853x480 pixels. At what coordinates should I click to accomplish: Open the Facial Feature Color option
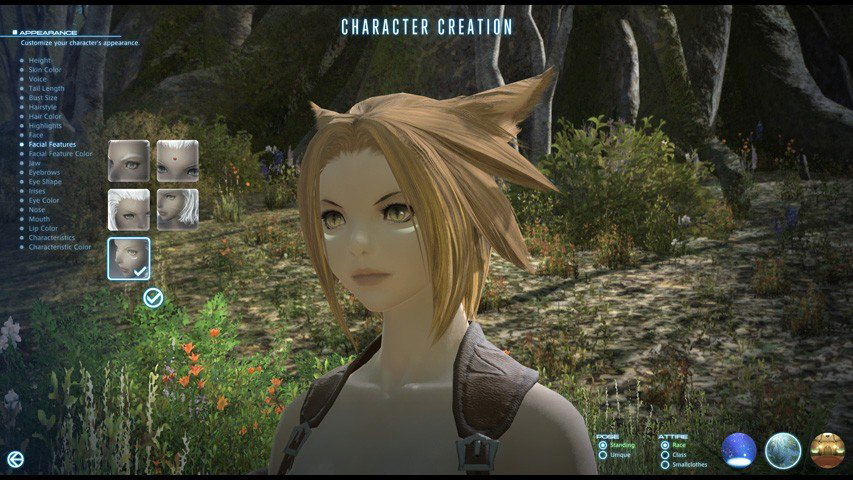60,154
